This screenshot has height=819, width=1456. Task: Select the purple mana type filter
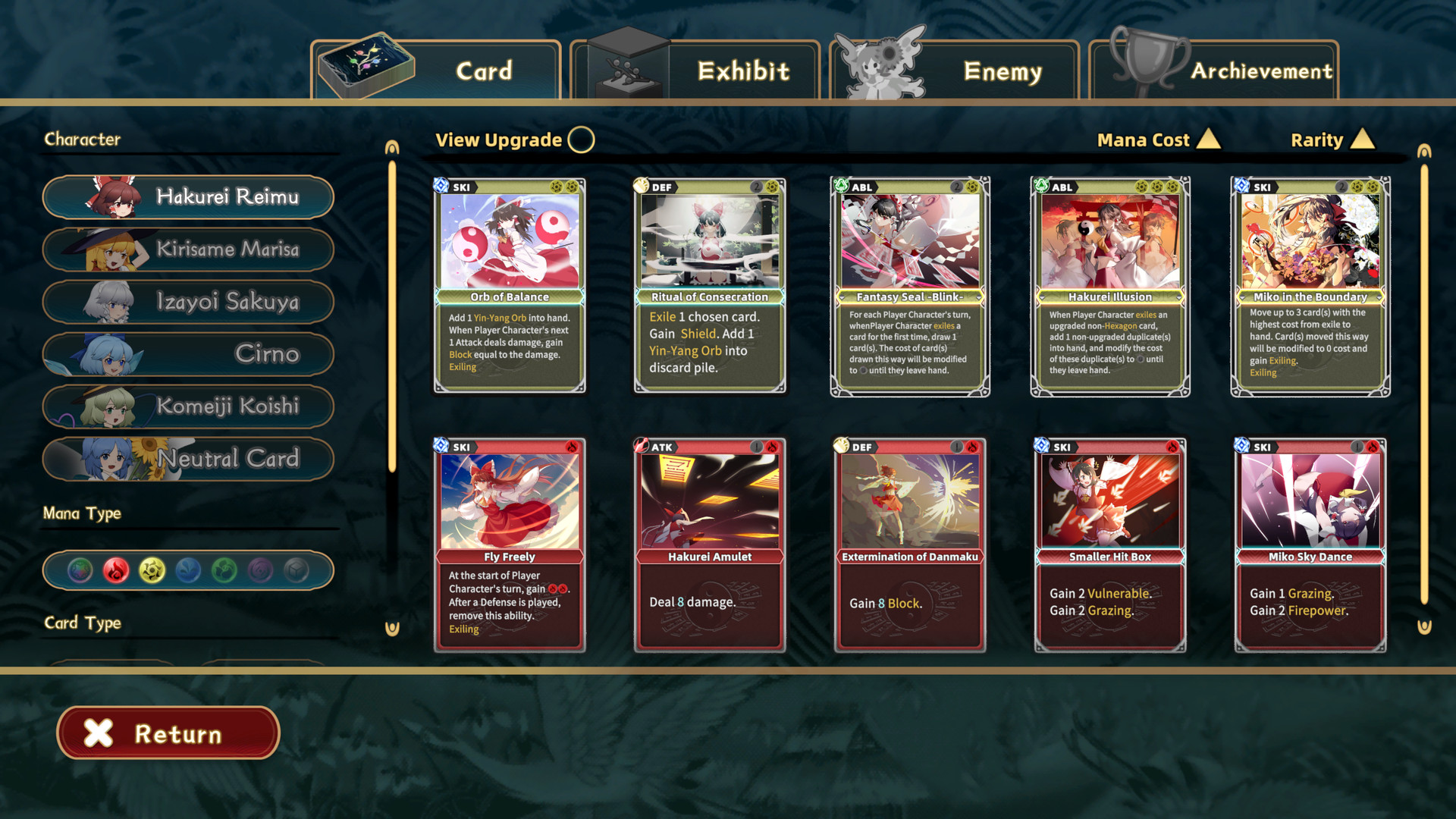pyautogui.click(x=259, y=570)
